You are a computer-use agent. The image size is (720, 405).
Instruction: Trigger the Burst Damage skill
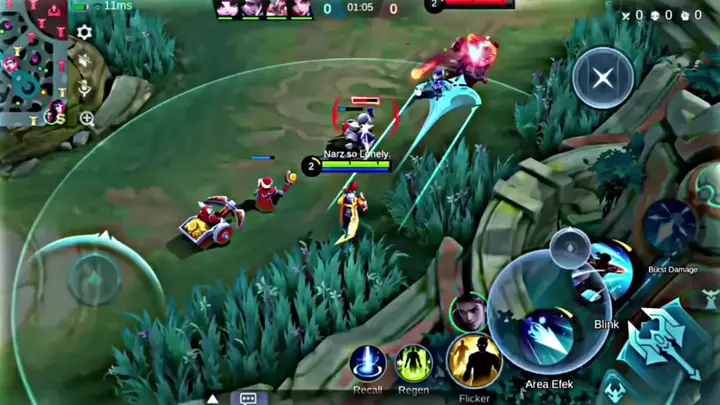coord(670,227)
